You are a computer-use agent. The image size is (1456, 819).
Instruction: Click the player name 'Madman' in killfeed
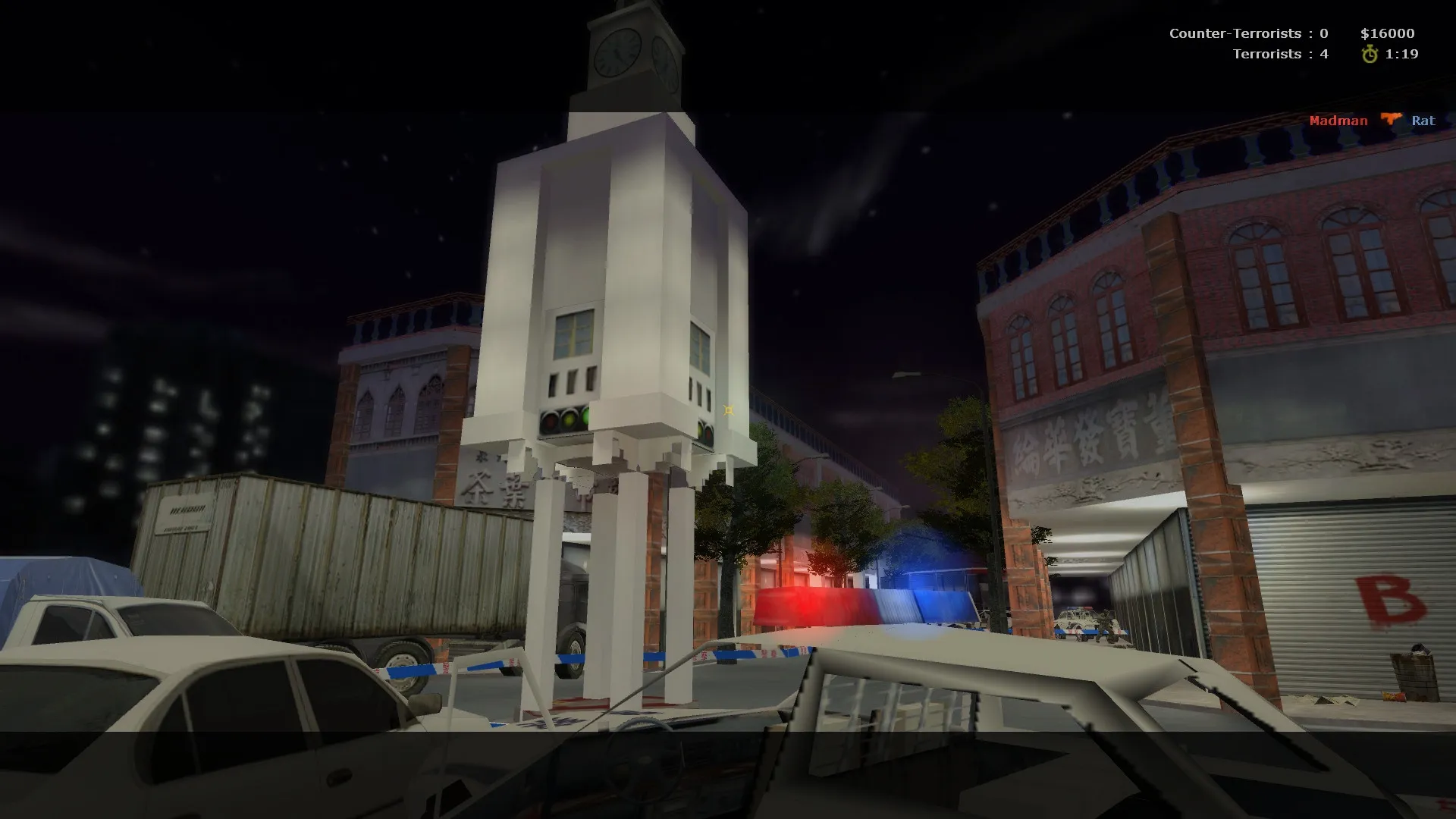coord(1338,121)
